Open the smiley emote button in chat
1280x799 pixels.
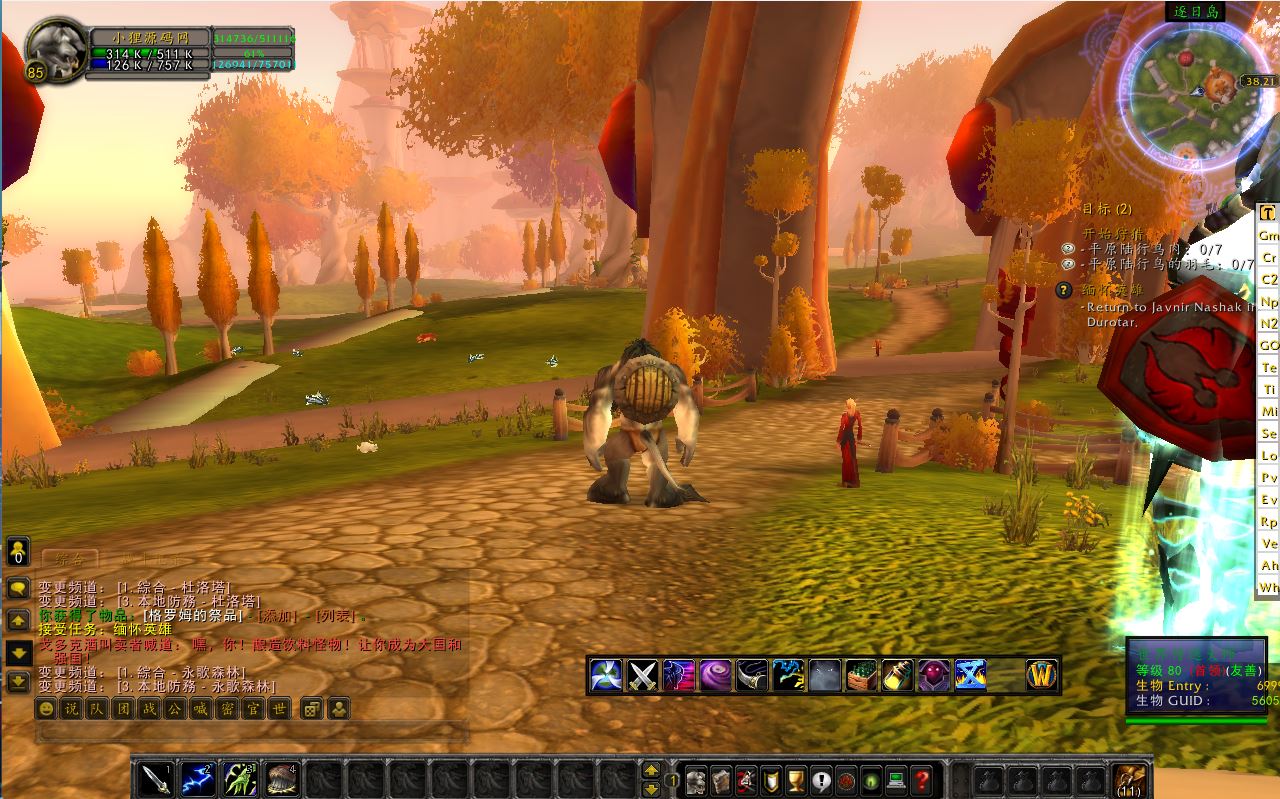click(46, 708)
